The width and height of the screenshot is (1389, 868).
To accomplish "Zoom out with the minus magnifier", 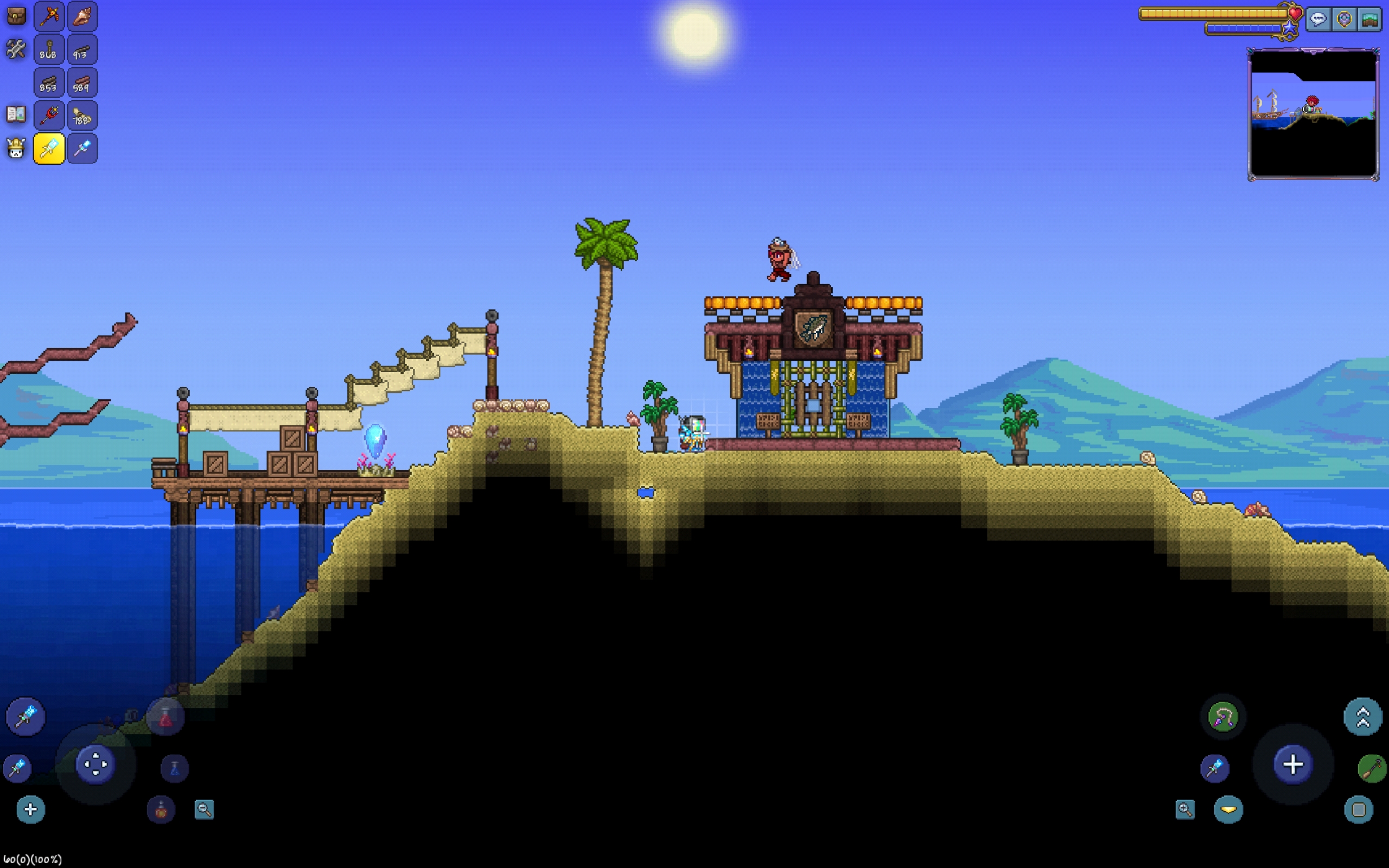I will coord(205,809).
